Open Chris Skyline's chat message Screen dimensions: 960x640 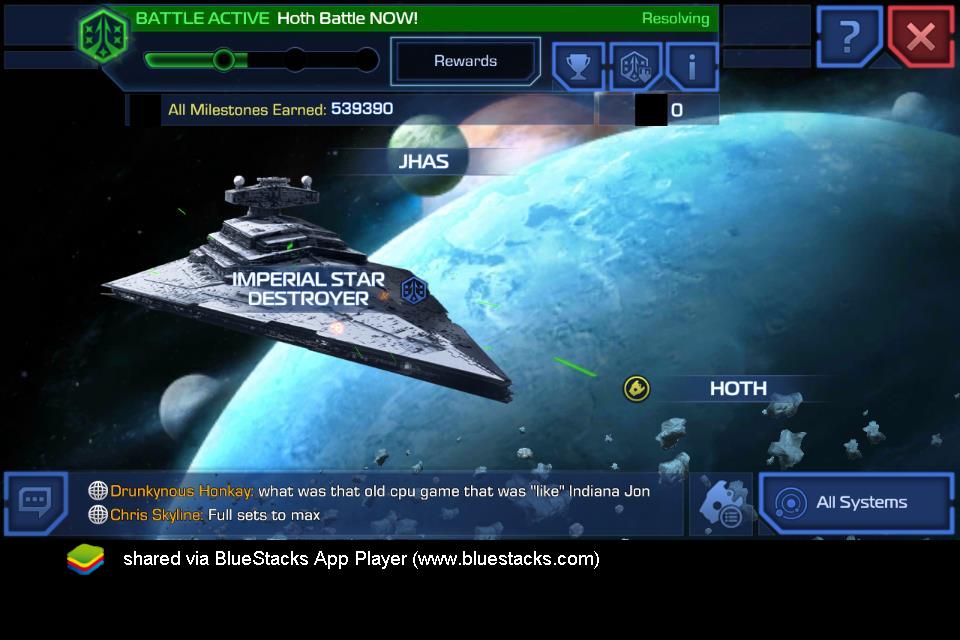(x=214, y=515)
